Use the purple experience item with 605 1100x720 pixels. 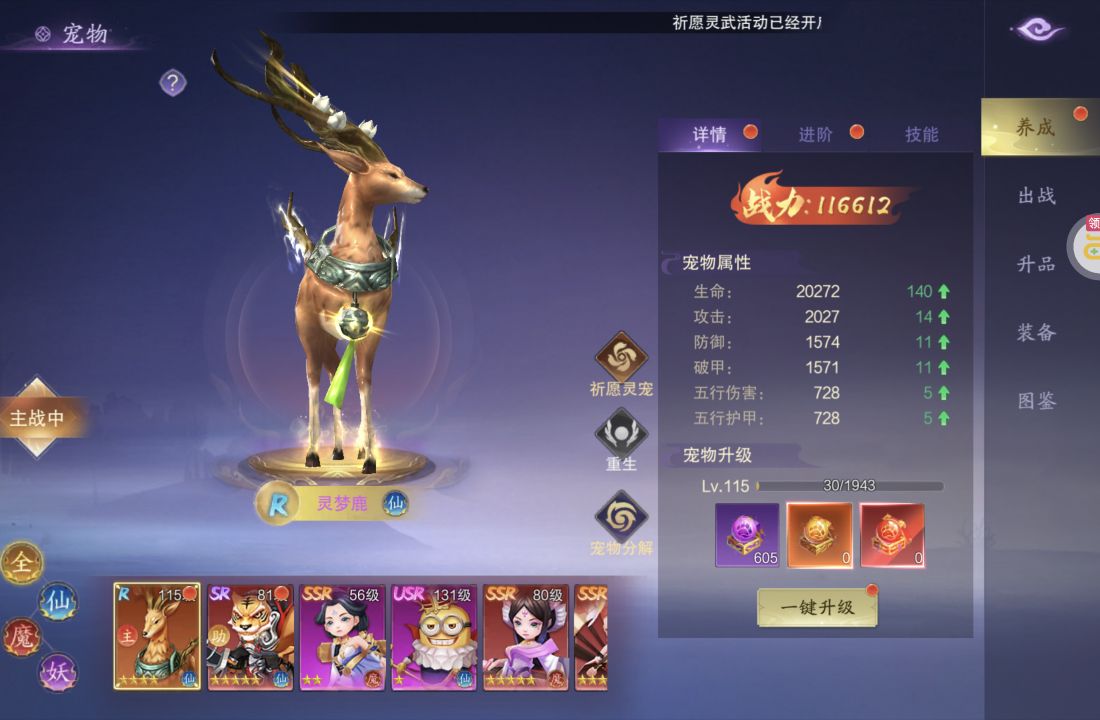[747, 534]
